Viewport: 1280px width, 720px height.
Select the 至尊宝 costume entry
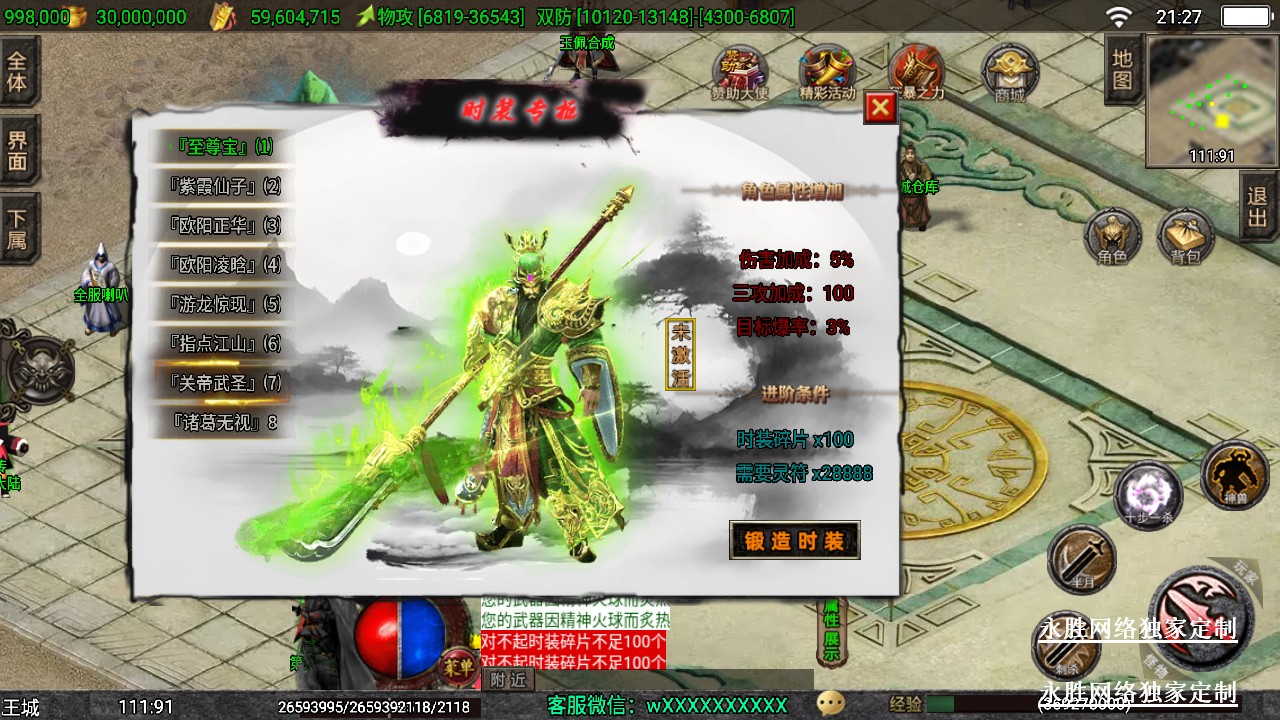[223, 147]
